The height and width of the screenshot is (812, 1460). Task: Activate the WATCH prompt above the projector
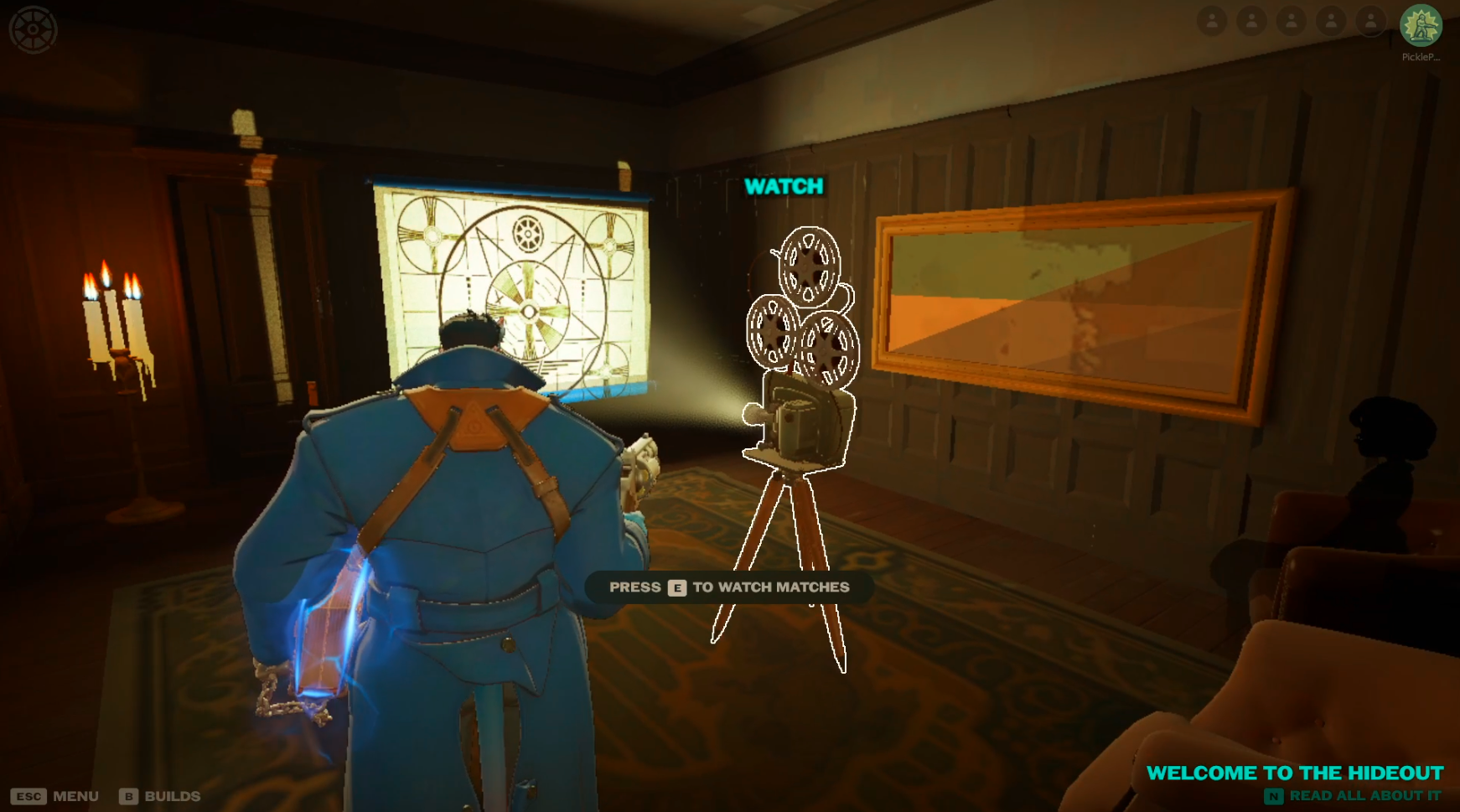[784, 186]
